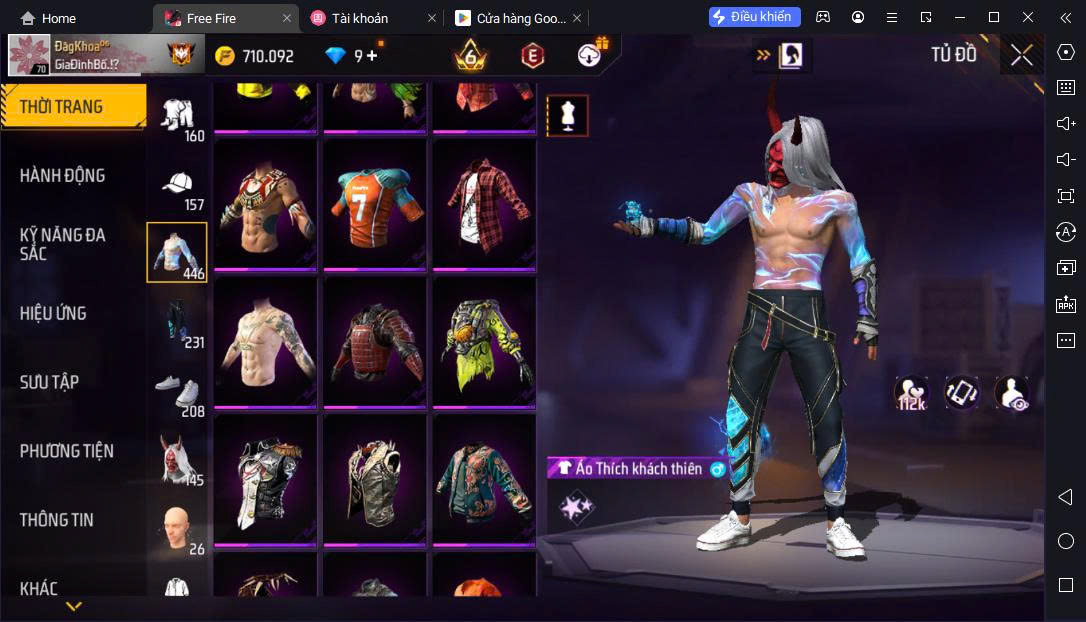Click the mannequin outfit preset icon
The image size is (1086, 622).
tap(568, 116)
